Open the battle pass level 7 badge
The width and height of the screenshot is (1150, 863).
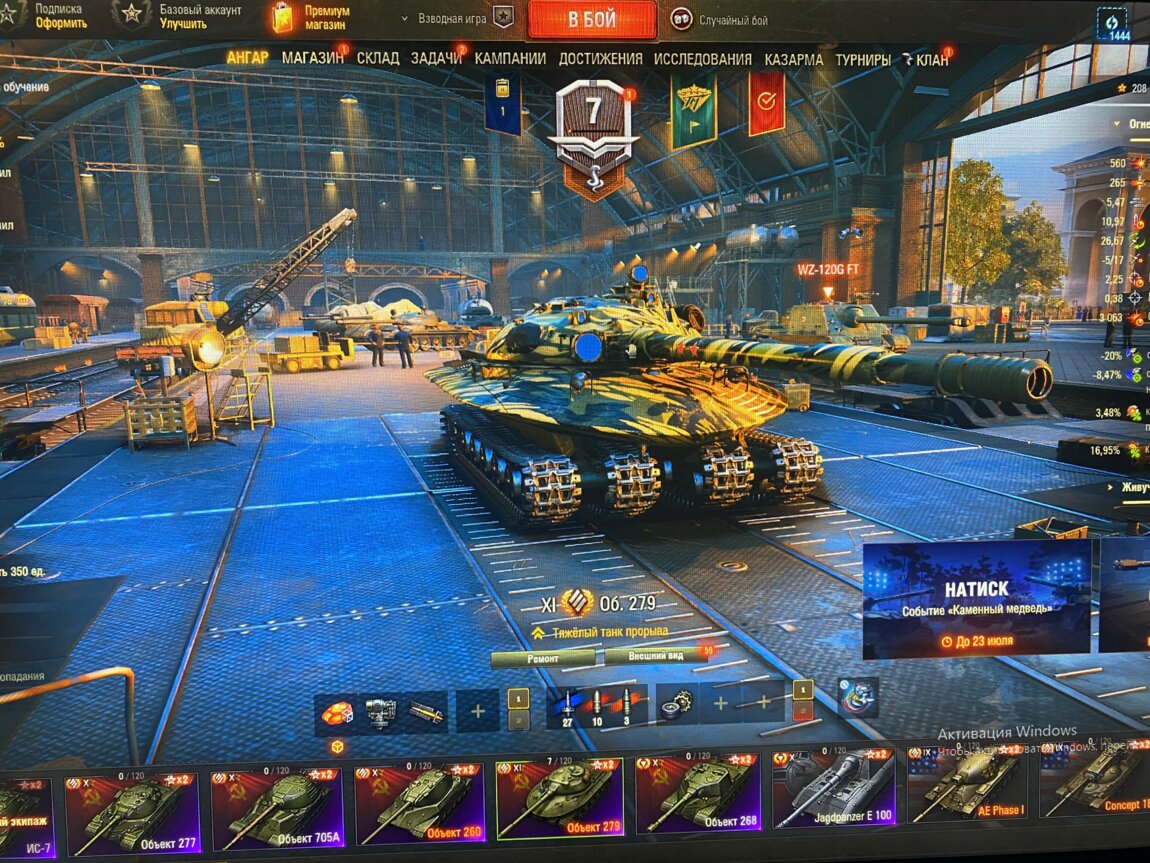pyautogui.click(x=593, y=125)
